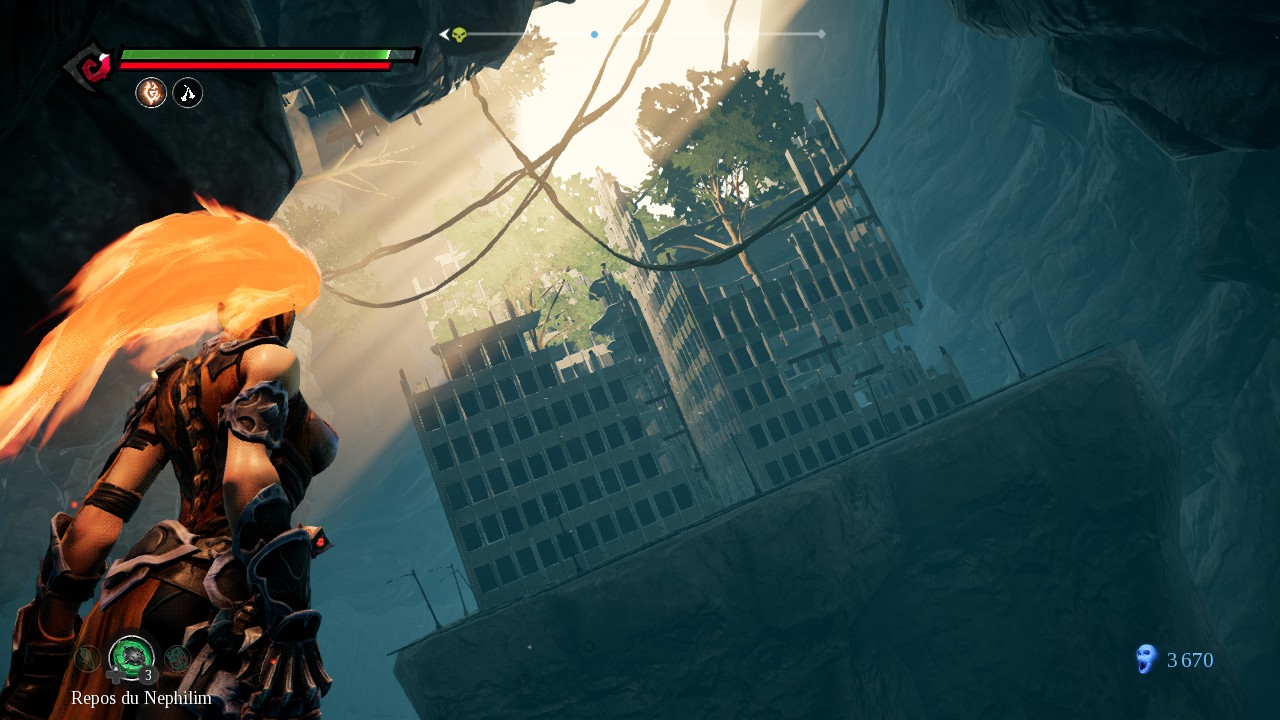Select the green skull compass marker
The image size is (1280, 720).
click(459, 35)
